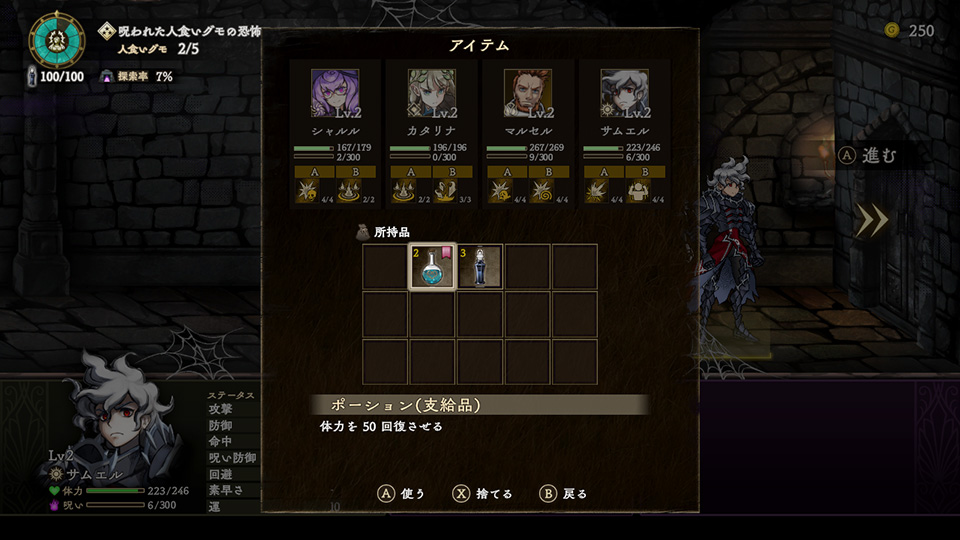Select the blue potion item slot
The width and height of the screenshot is (960, 540).
[x=433, y=267]
